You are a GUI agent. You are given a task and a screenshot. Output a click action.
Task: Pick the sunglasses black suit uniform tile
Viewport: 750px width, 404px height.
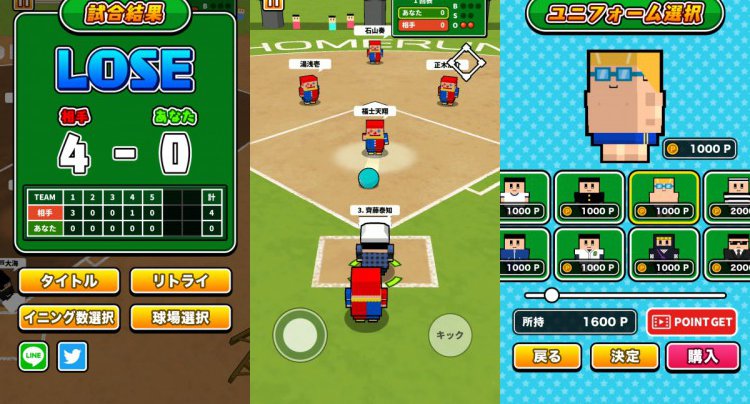(732, 252)
